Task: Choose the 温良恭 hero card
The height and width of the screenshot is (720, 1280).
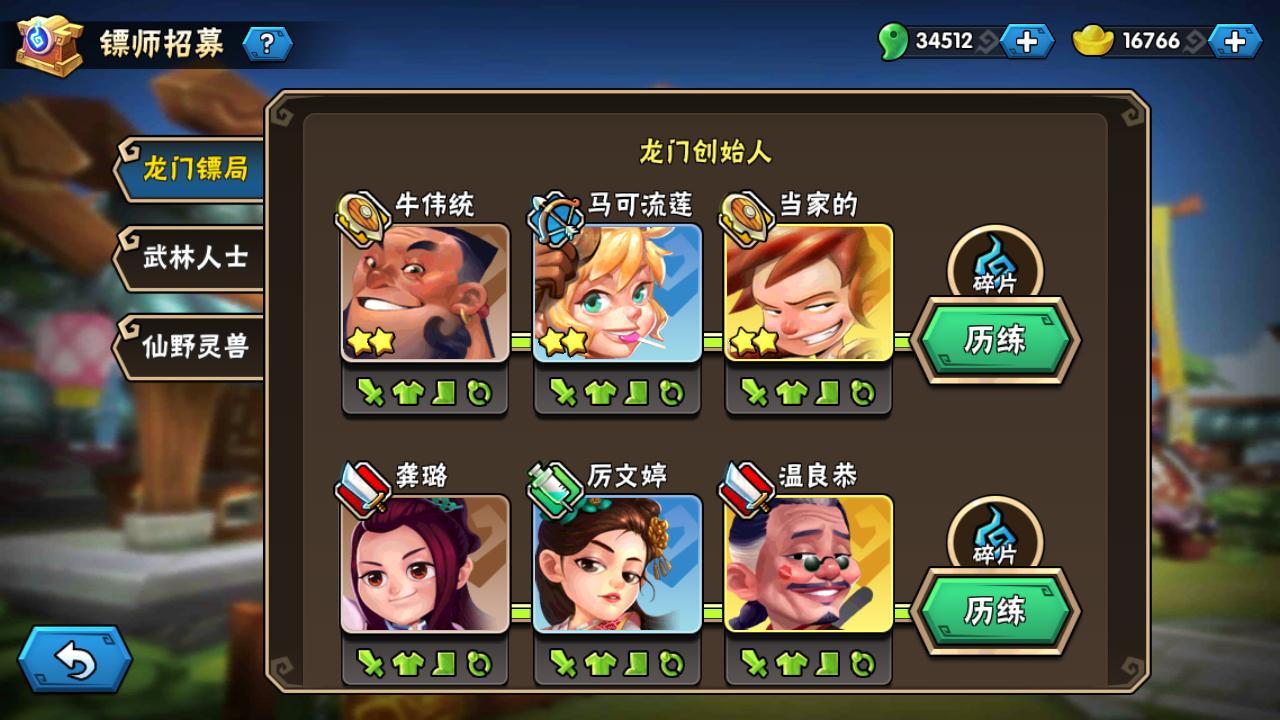Action: pos(808,563)
